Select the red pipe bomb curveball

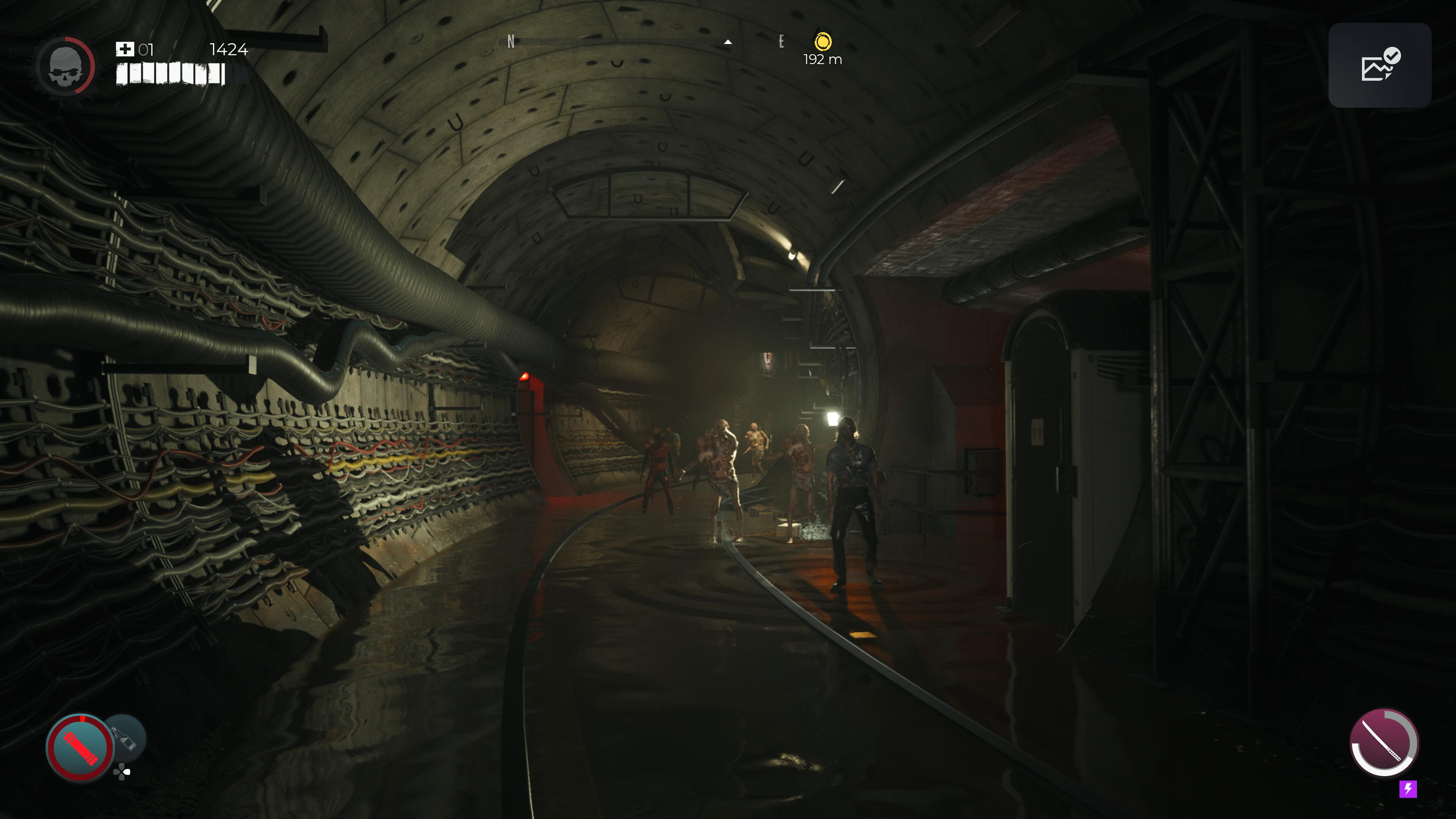pyautogui.click(x=80, y=748)
